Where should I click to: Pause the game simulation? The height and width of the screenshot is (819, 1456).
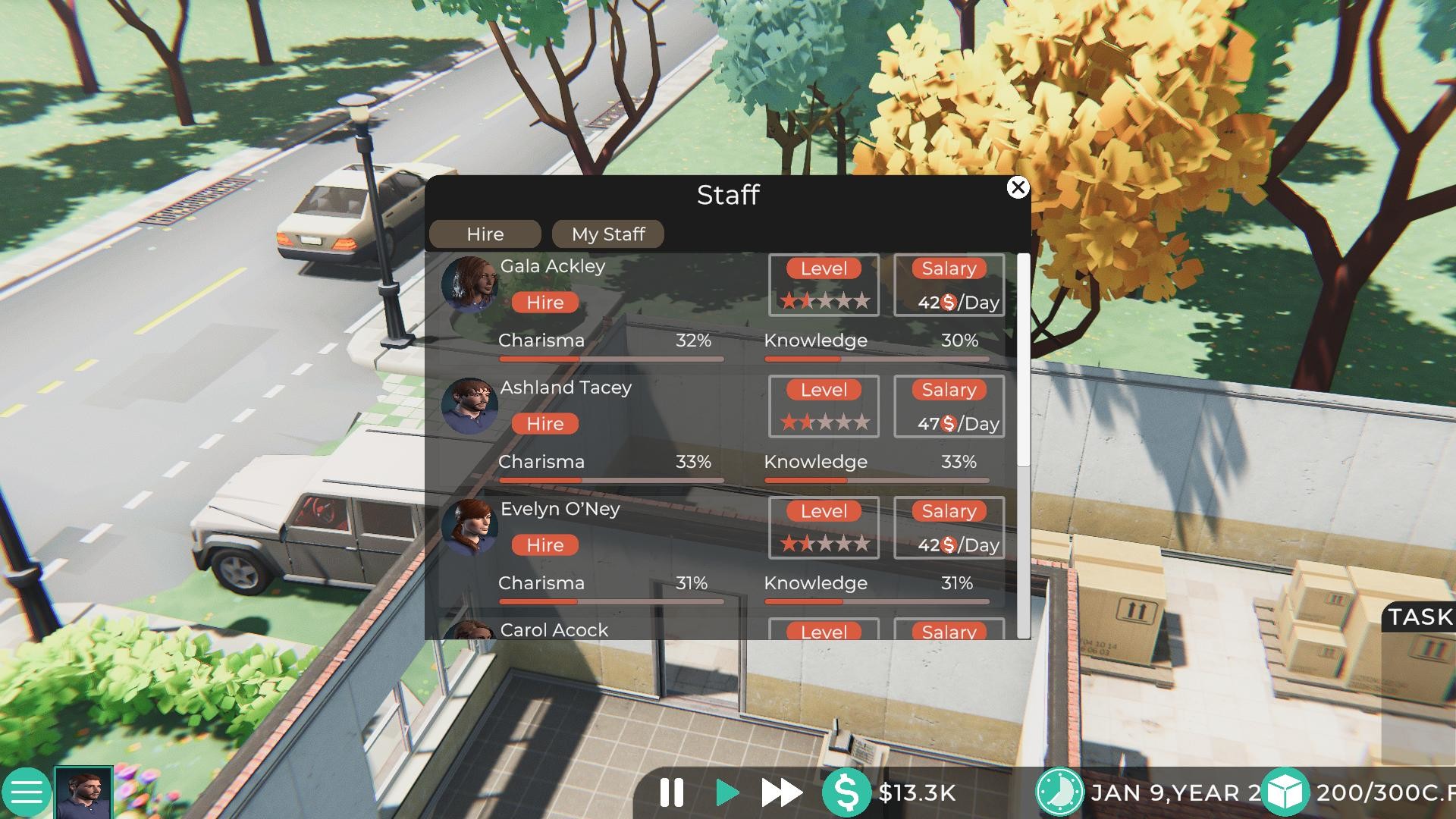point(671,793)
